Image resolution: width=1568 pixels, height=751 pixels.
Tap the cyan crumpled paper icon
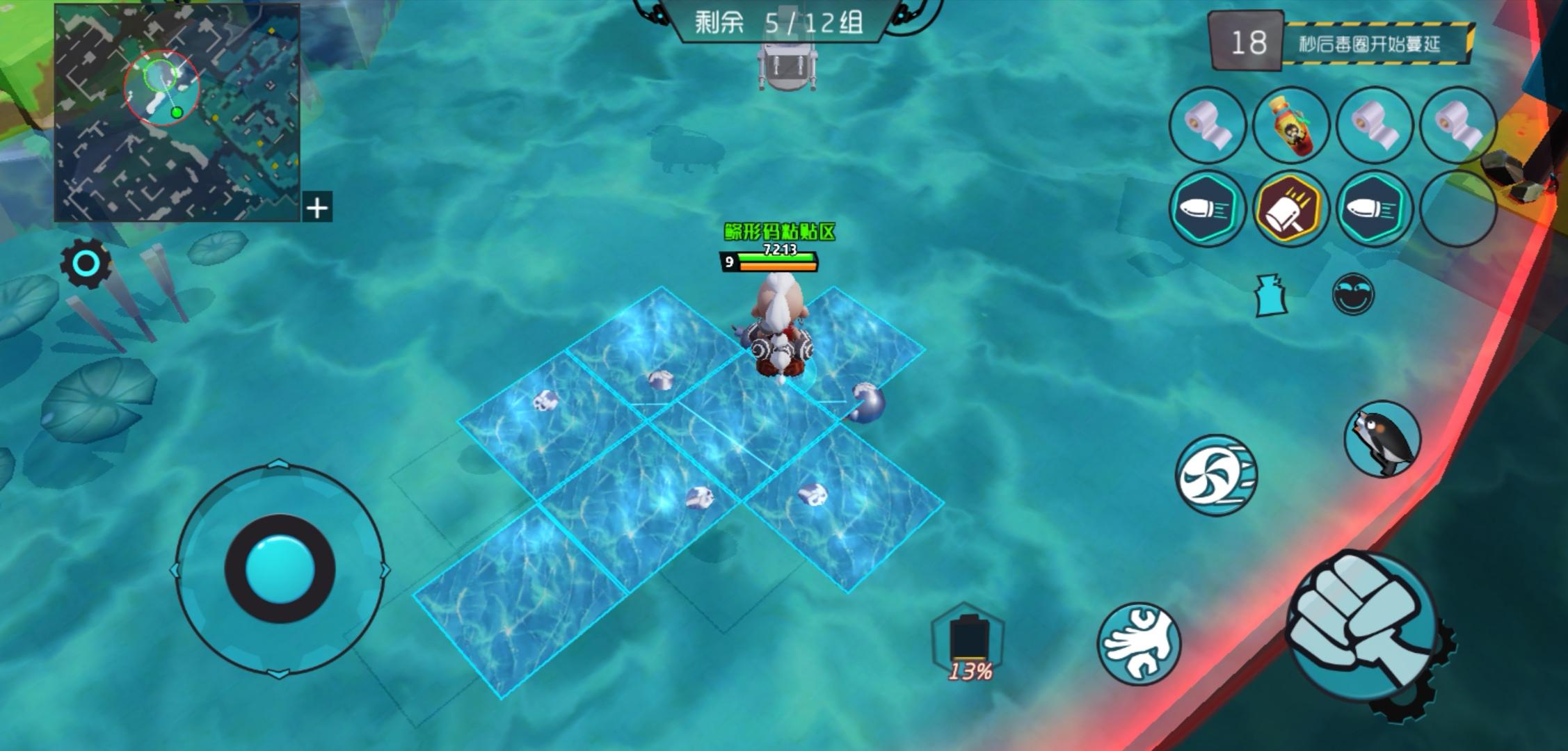(x=1269, y=295)
